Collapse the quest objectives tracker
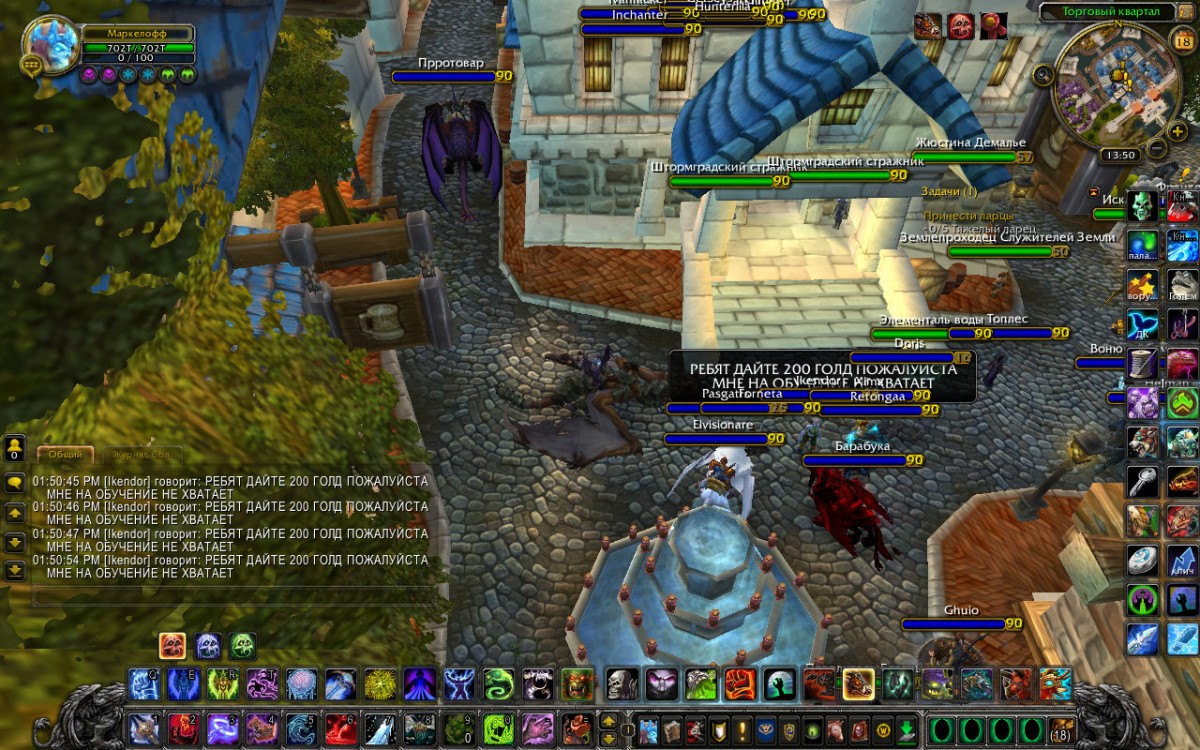 (x=1096, y=191)
